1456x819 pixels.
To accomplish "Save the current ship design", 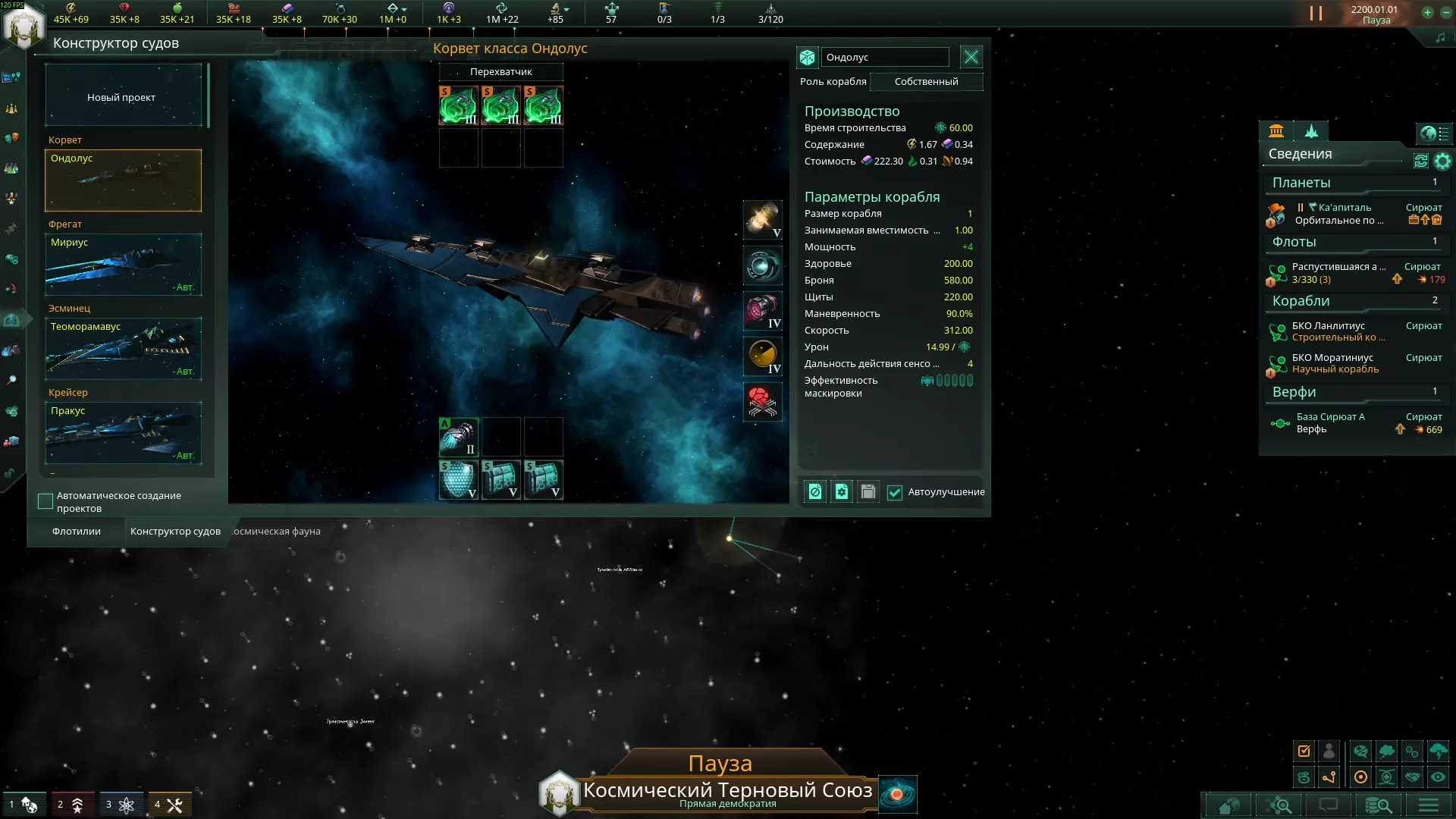I will [868, 492].
